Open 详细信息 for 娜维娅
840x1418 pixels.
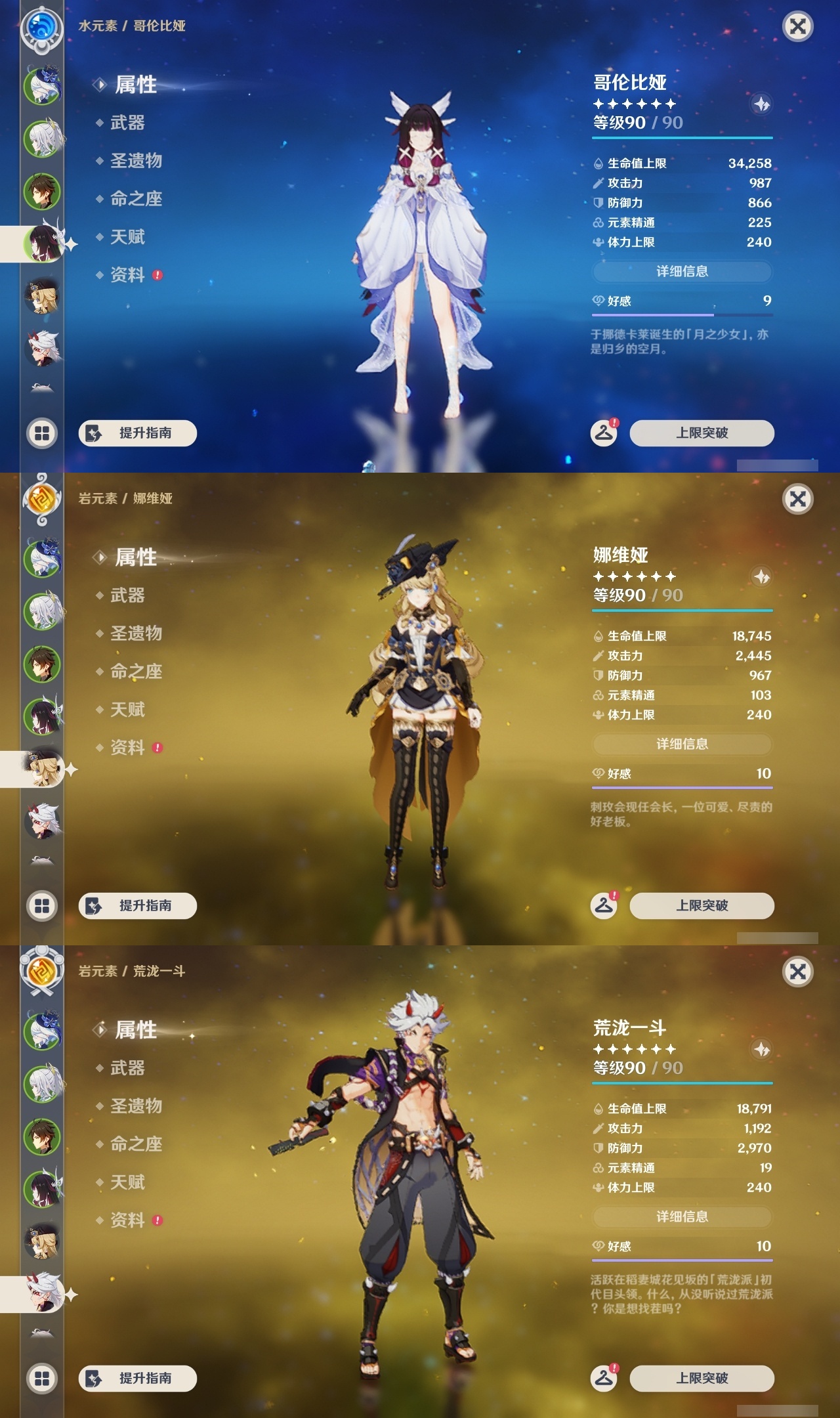click(x=682, y=744)
